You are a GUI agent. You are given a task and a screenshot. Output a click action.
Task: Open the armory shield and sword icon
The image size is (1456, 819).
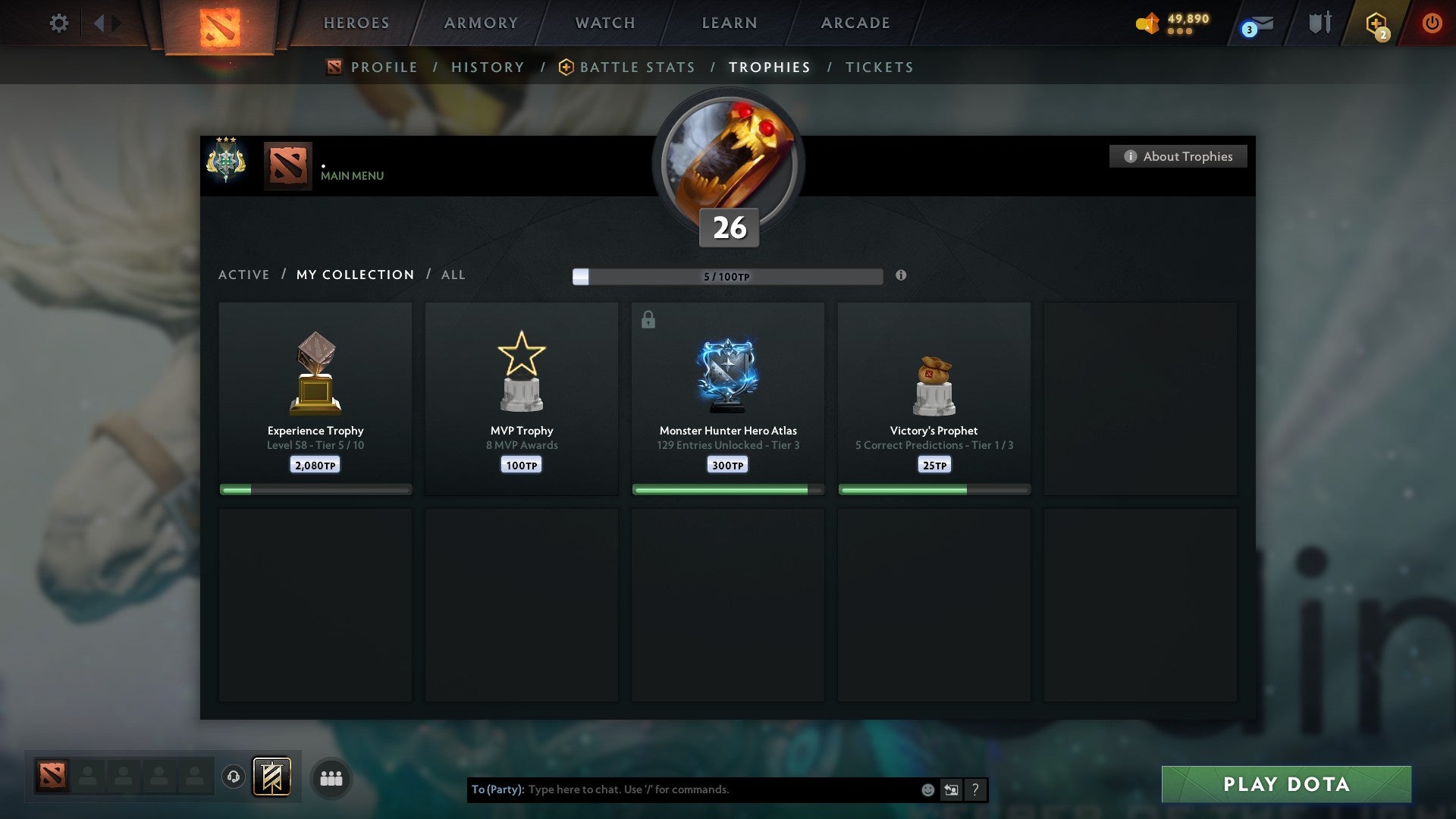1319,23
